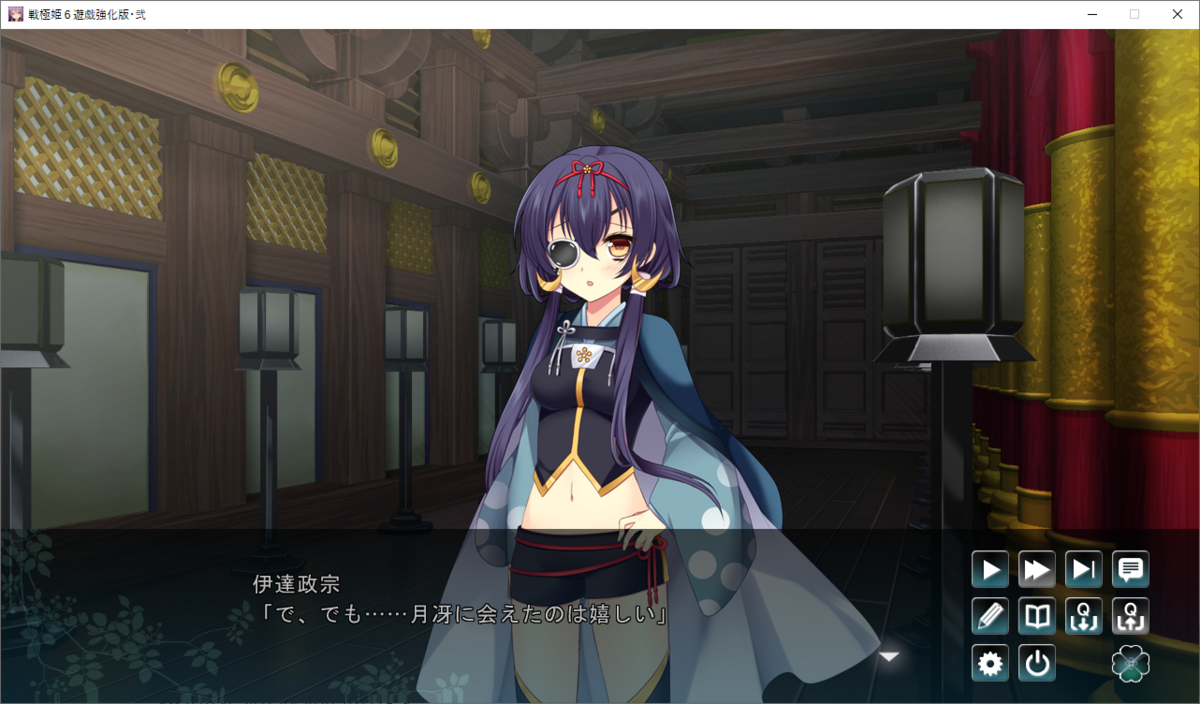Minimize the game window
1200x704 pixels.
click(x=1088, y=14)
